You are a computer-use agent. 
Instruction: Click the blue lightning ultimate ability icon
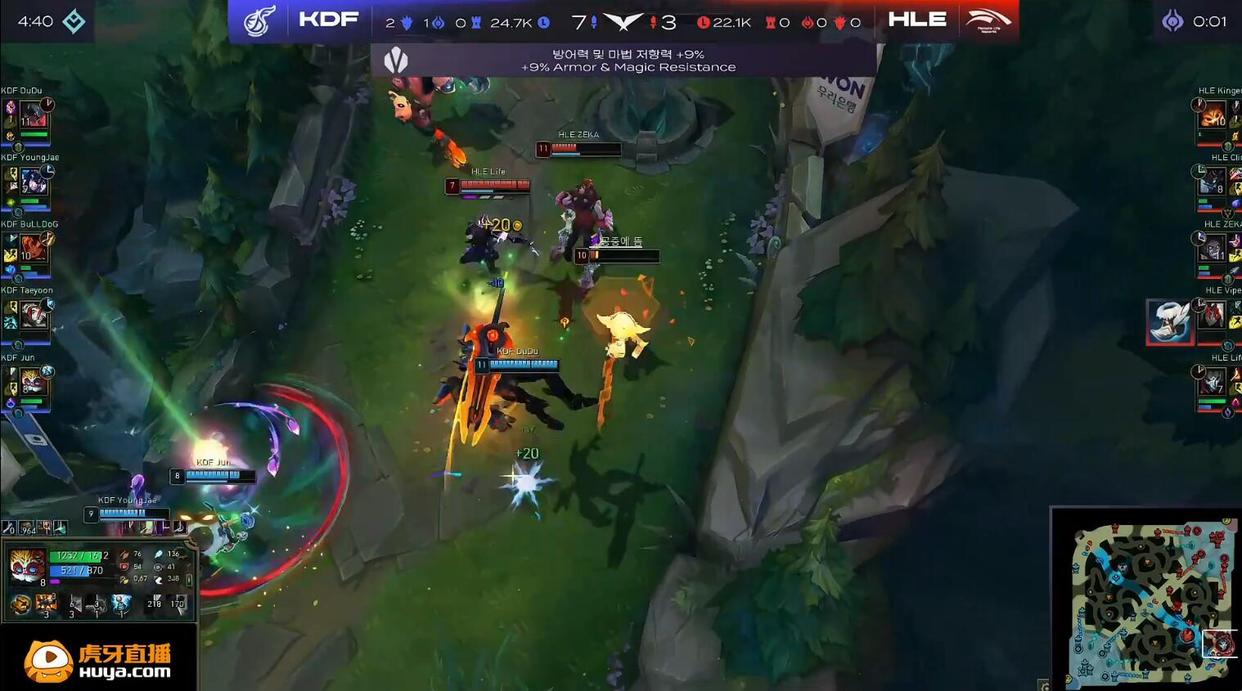121,603
